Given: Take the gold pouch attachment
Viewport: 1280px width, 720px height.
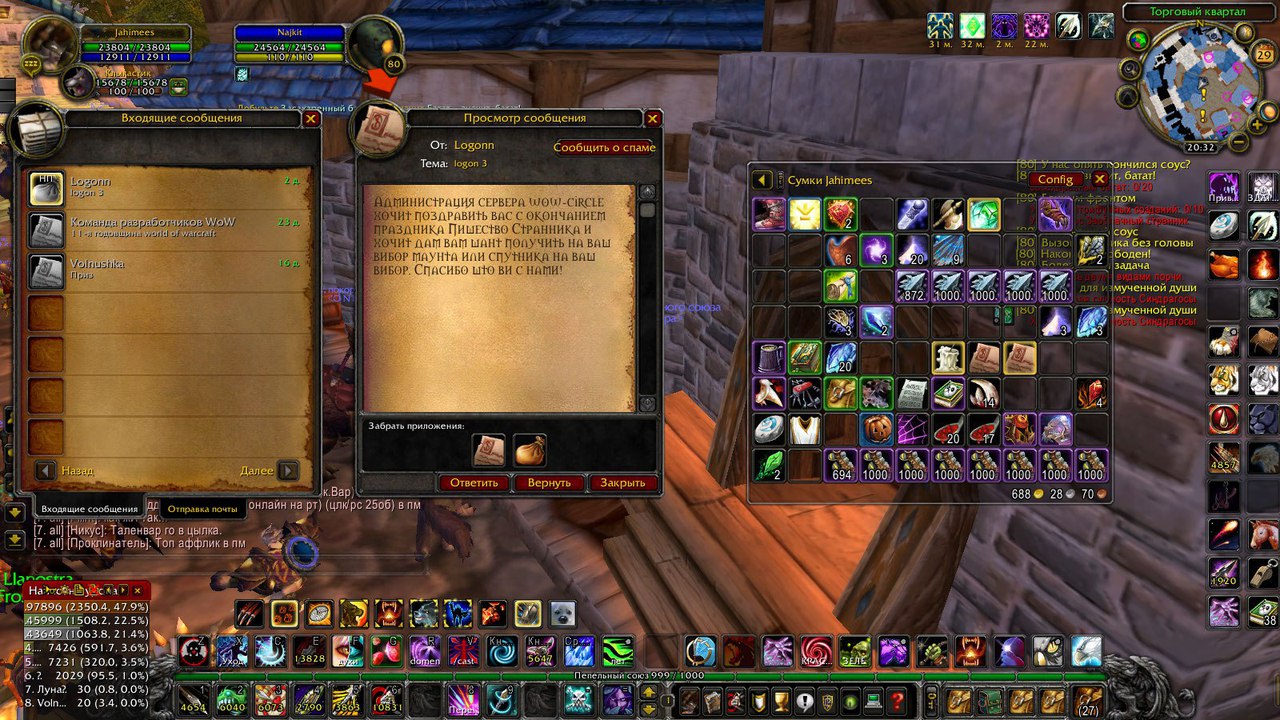Looking at the screenshot, I should coord(530,451).
